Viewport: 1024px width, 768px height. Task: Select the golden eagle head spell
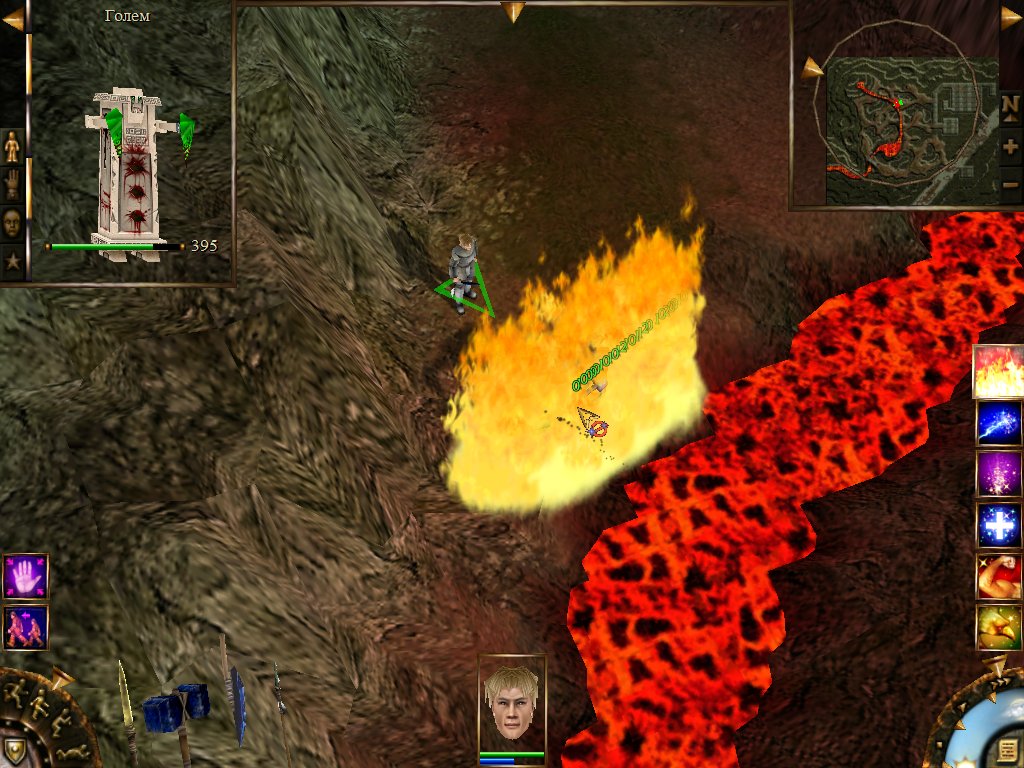(x=998, y=627)
